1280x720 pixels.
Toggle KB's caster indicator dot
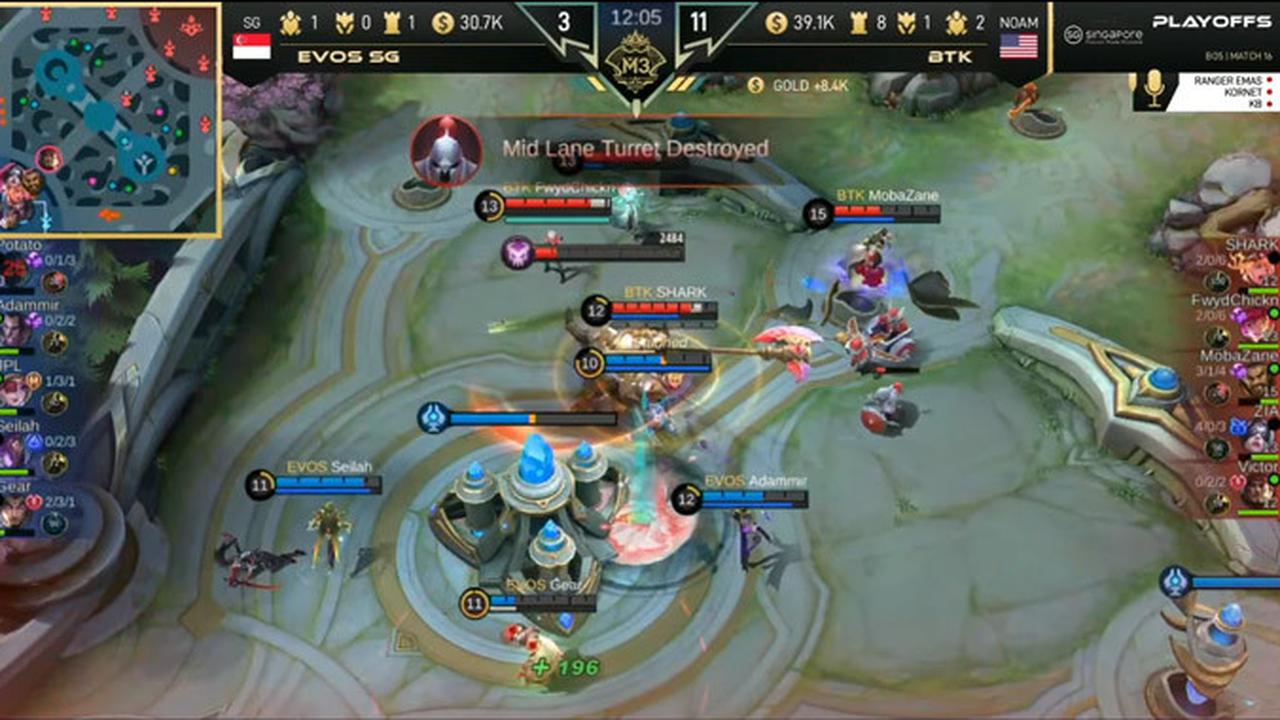[1269, 103]
